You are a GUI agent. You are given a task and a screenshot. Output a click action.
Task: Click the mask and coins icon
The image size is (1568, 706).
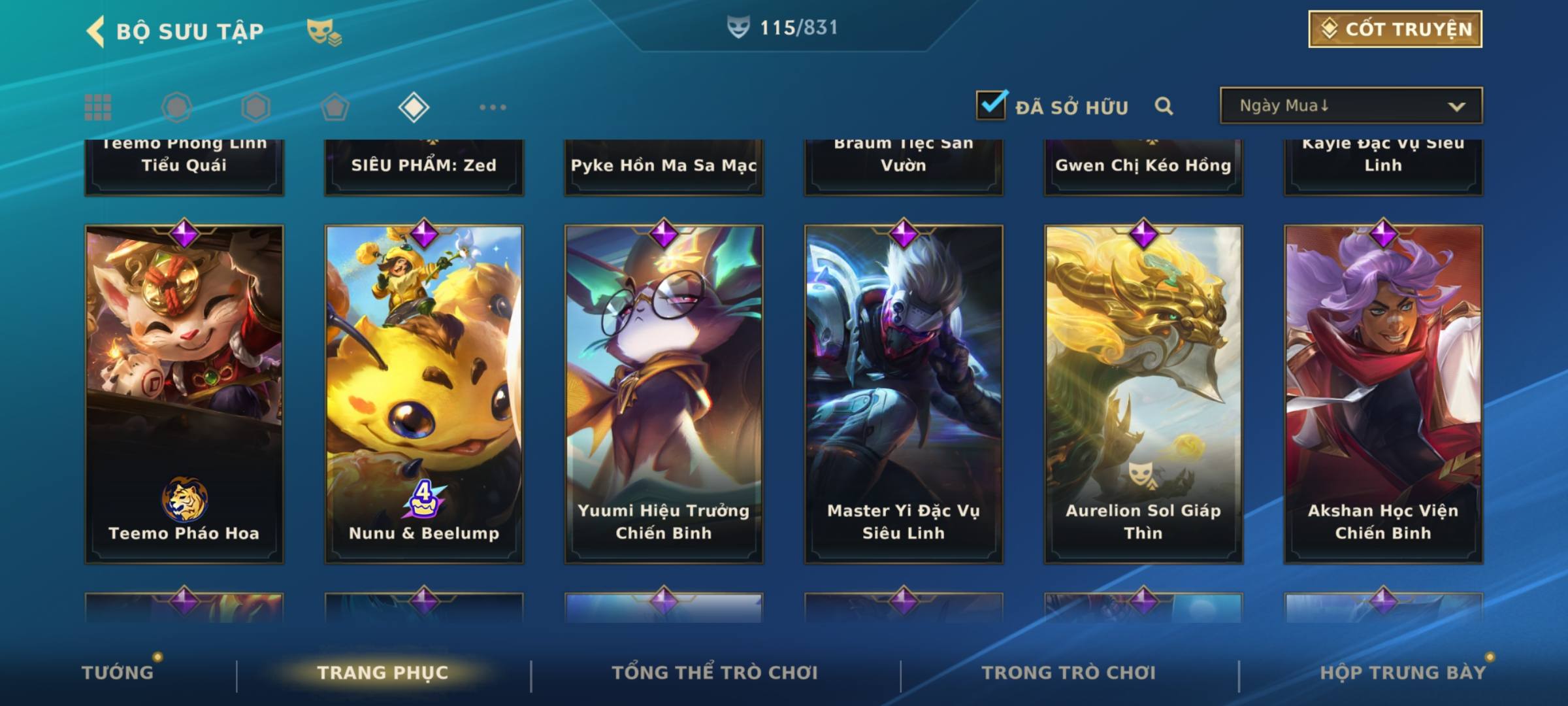[324, 31]
